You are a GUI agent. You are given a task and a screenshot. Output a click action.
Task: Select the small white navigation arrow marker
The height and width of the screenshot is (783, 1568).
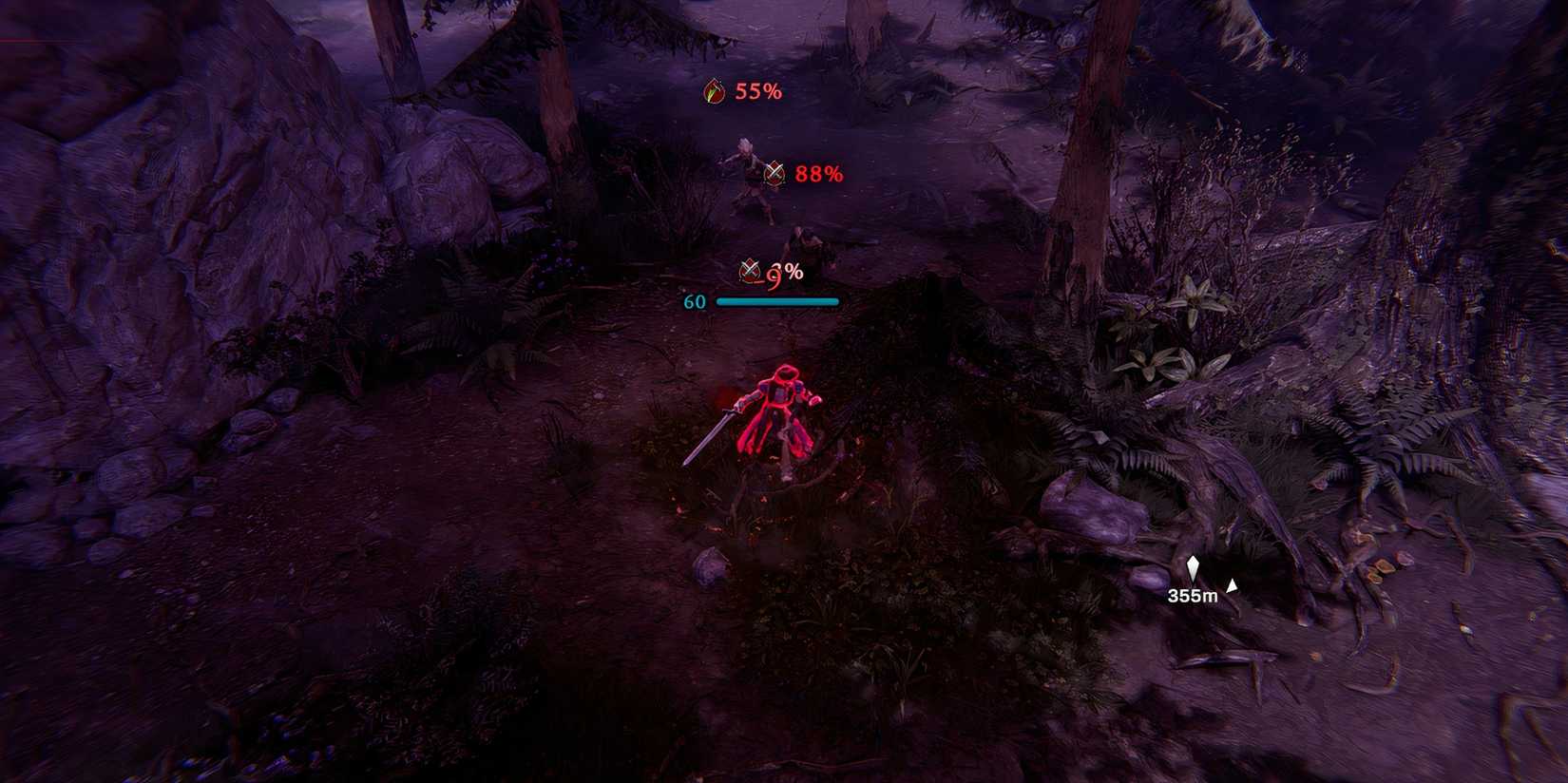coord(1233,587)
